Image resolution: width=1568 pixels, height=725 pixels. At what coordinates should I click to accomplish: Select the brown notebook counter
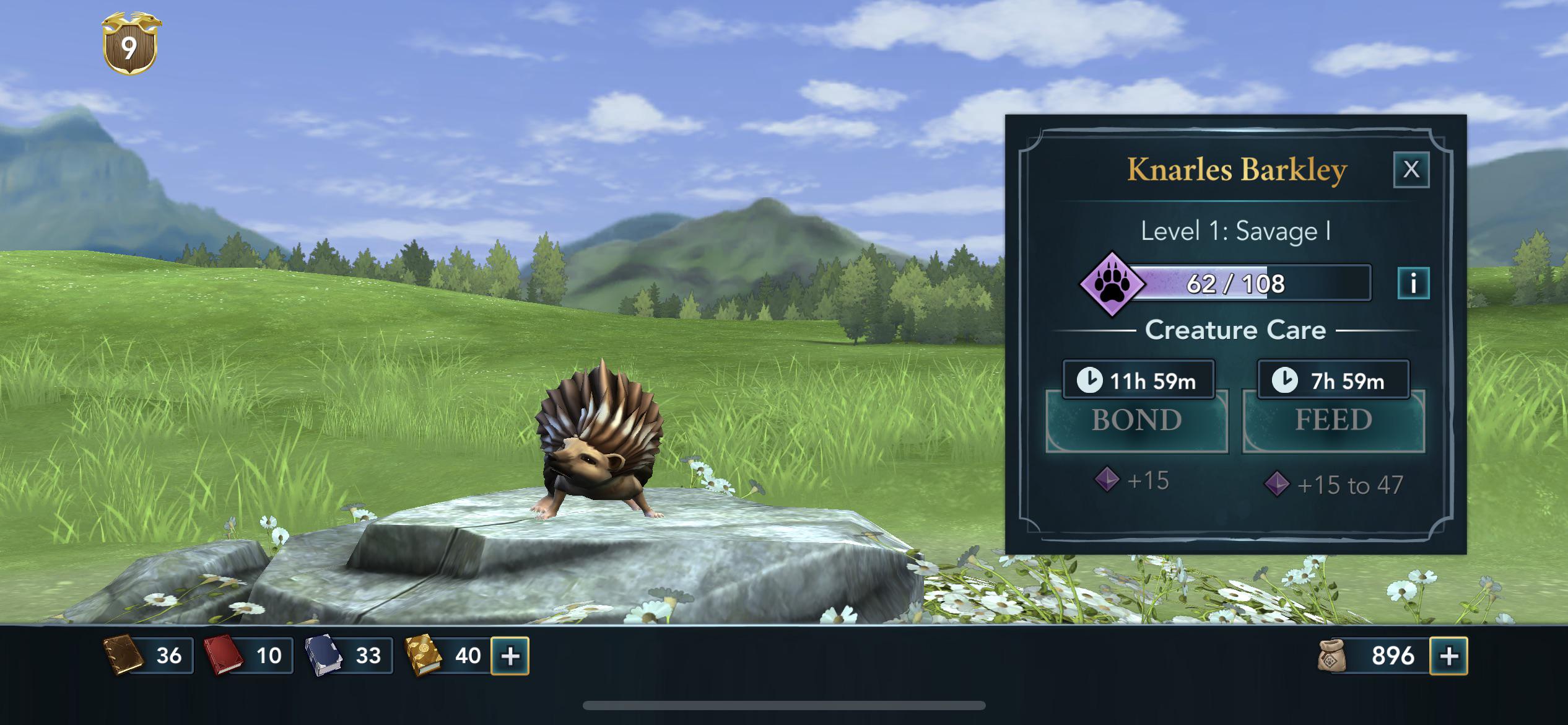(149, 656)
